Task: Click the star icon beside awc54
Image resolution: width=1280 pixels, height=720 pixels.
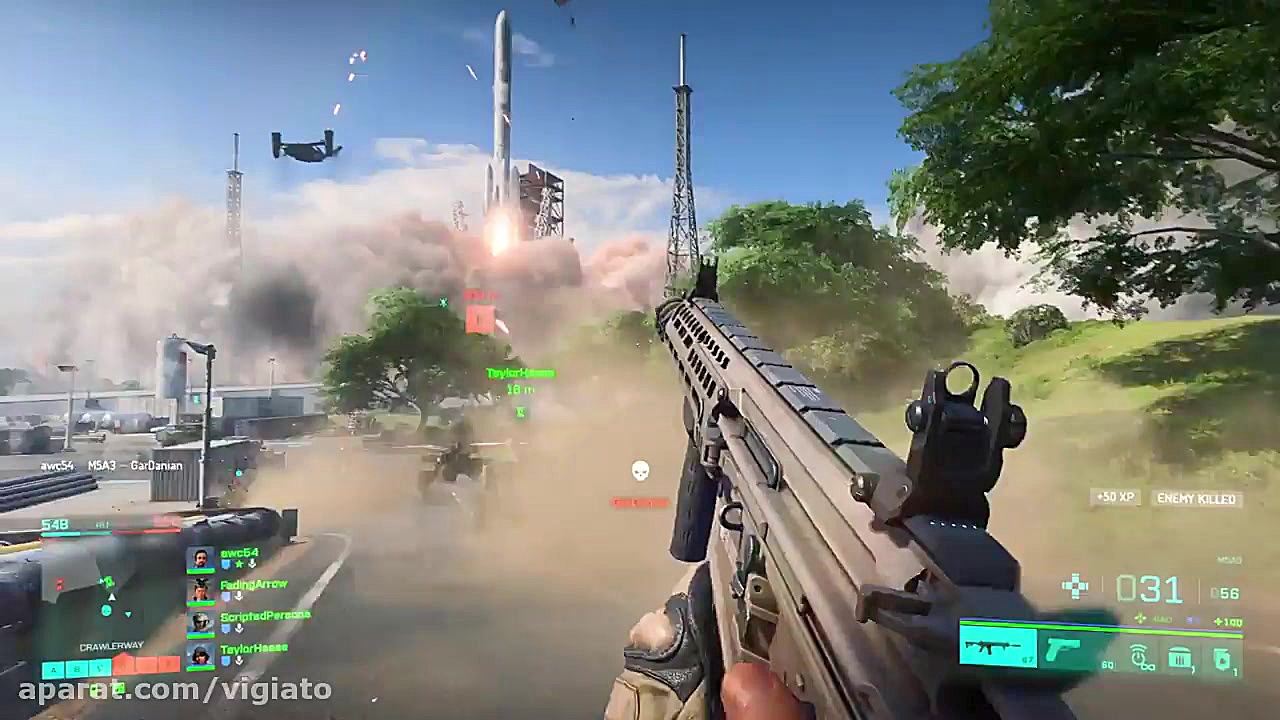Action: (x=238, y=563)
